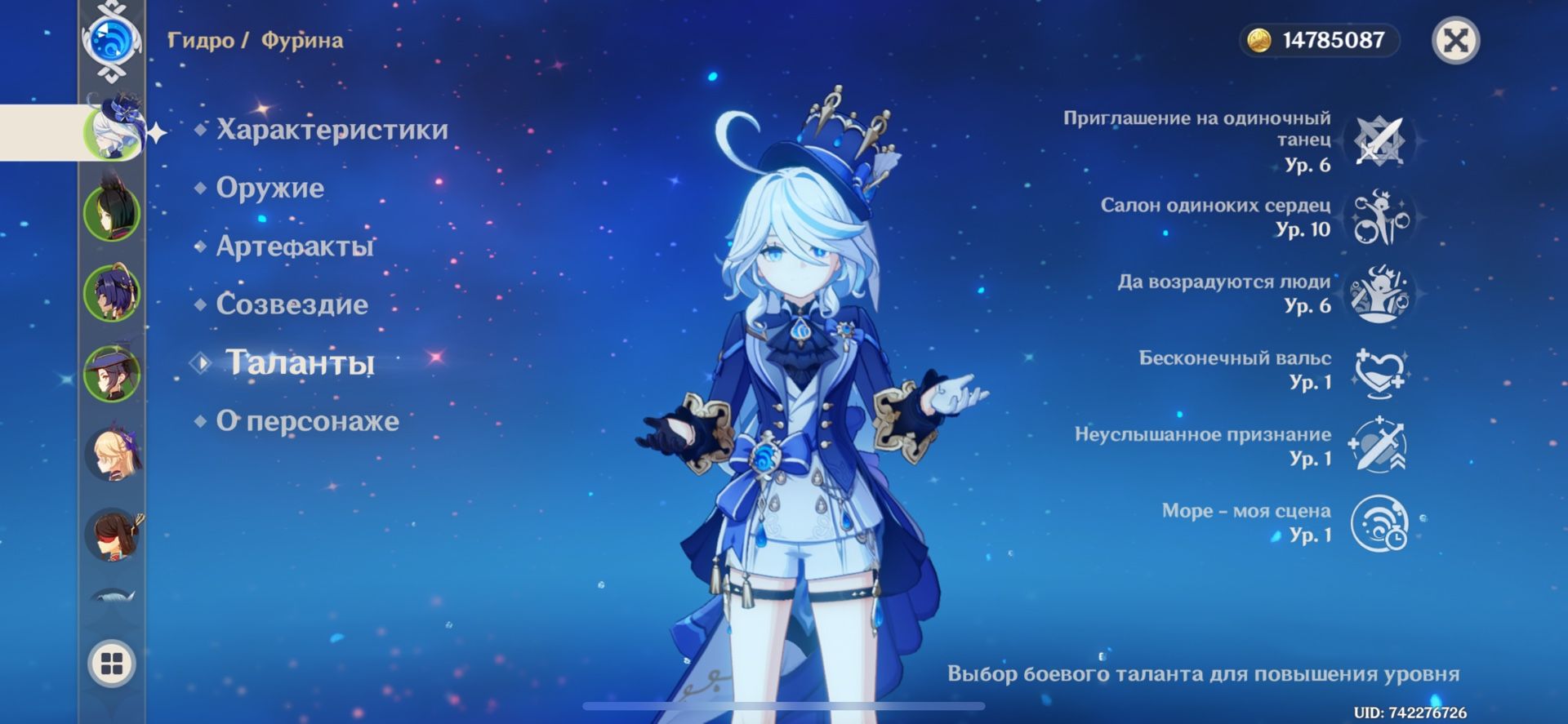Select the blonde character portrait in sidebar

(114, 455)
